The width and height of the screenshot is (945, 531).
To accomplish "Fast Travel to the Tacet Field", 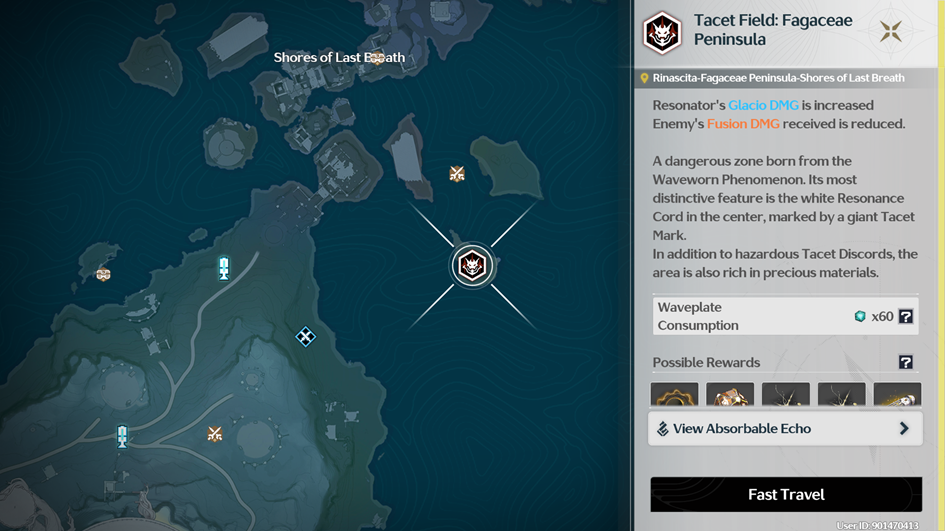I will [x=786, y=494].
